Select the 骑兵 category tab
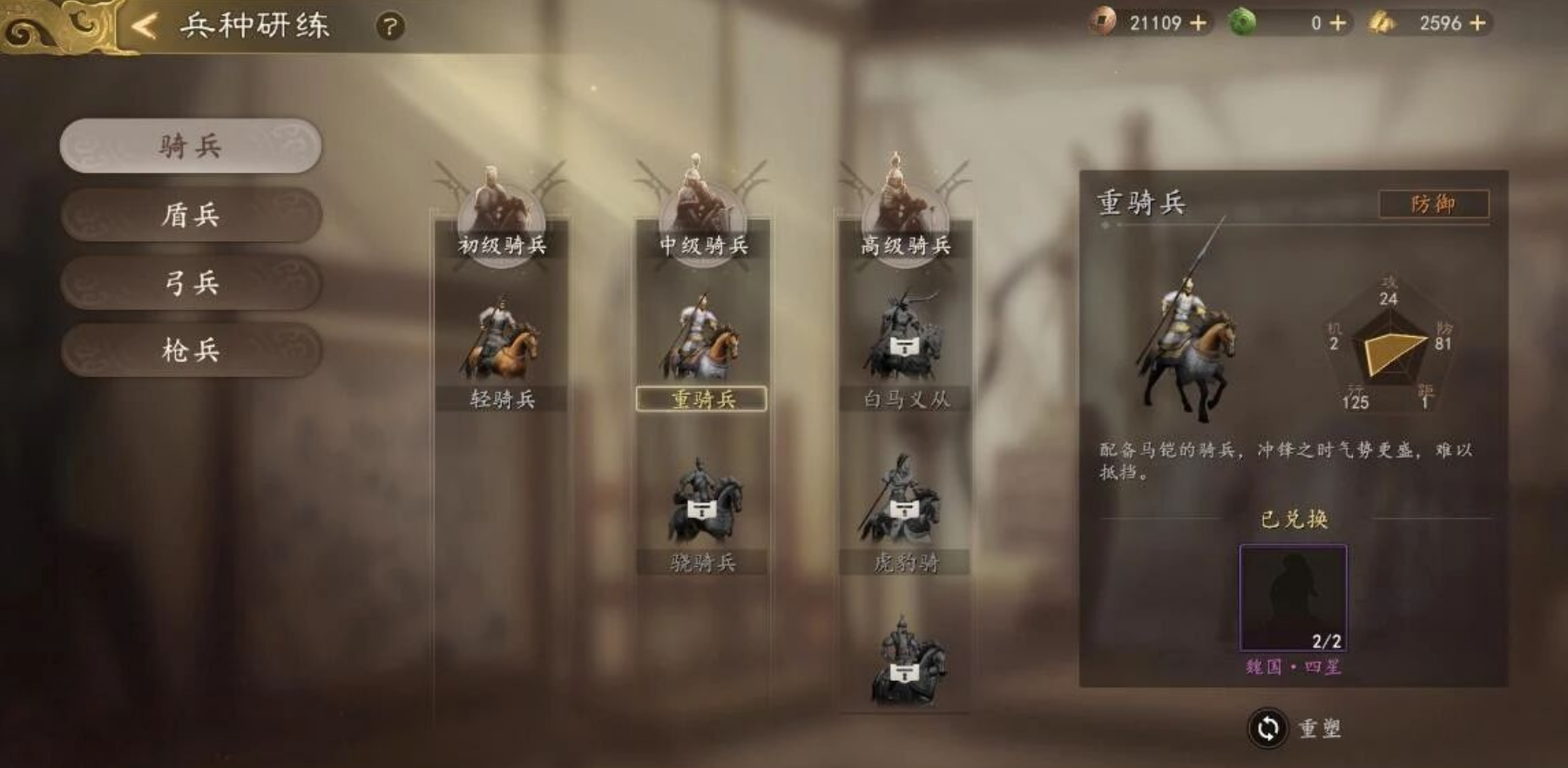Viewport: 1568px width, 768px height. click(193, 146)
